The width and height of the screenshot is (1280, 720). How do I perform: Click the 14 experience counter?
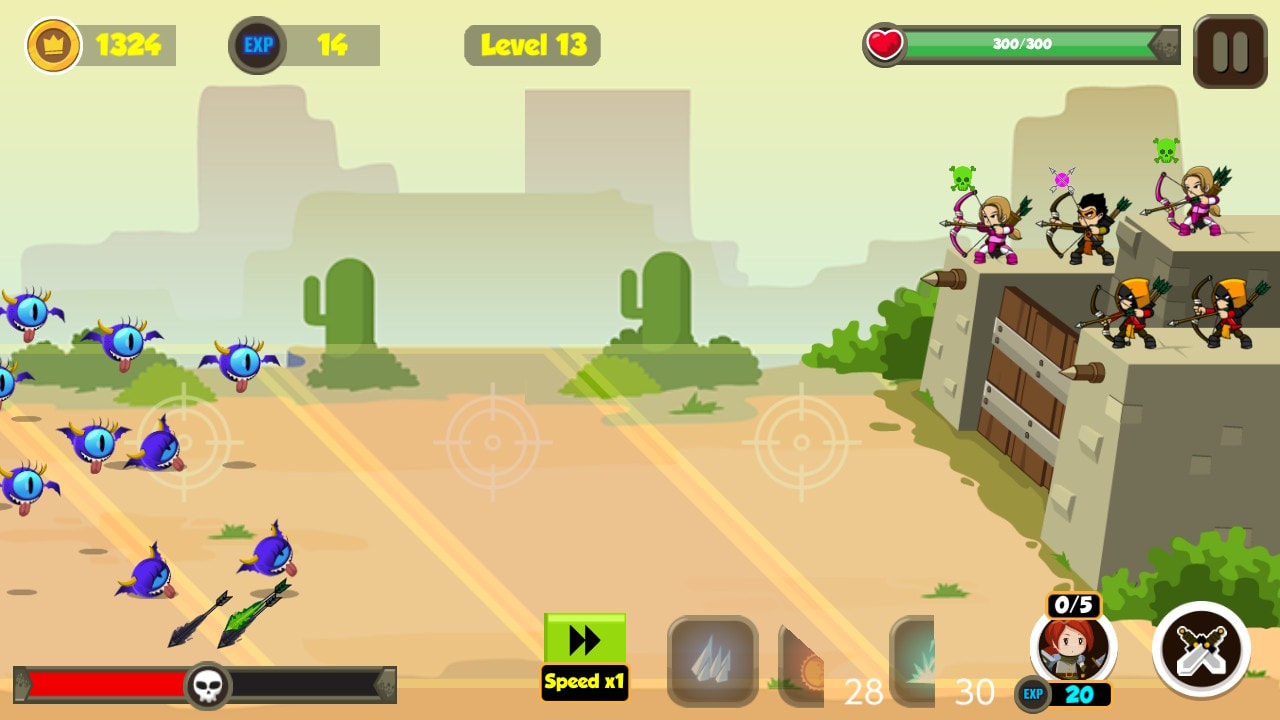330,43
